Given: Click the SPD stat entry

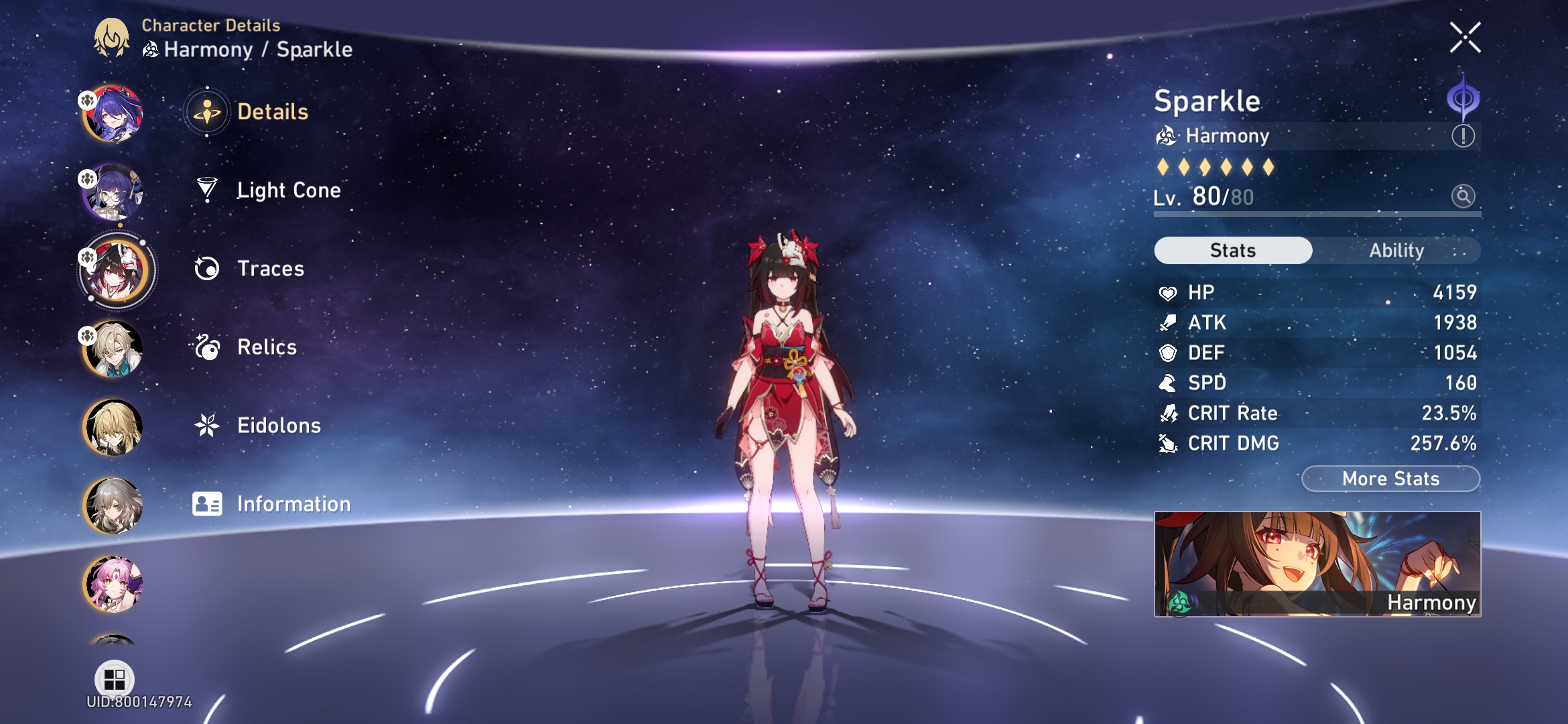Looking at the screenshot, I should pyautogui.click(x=1313, y=383).
